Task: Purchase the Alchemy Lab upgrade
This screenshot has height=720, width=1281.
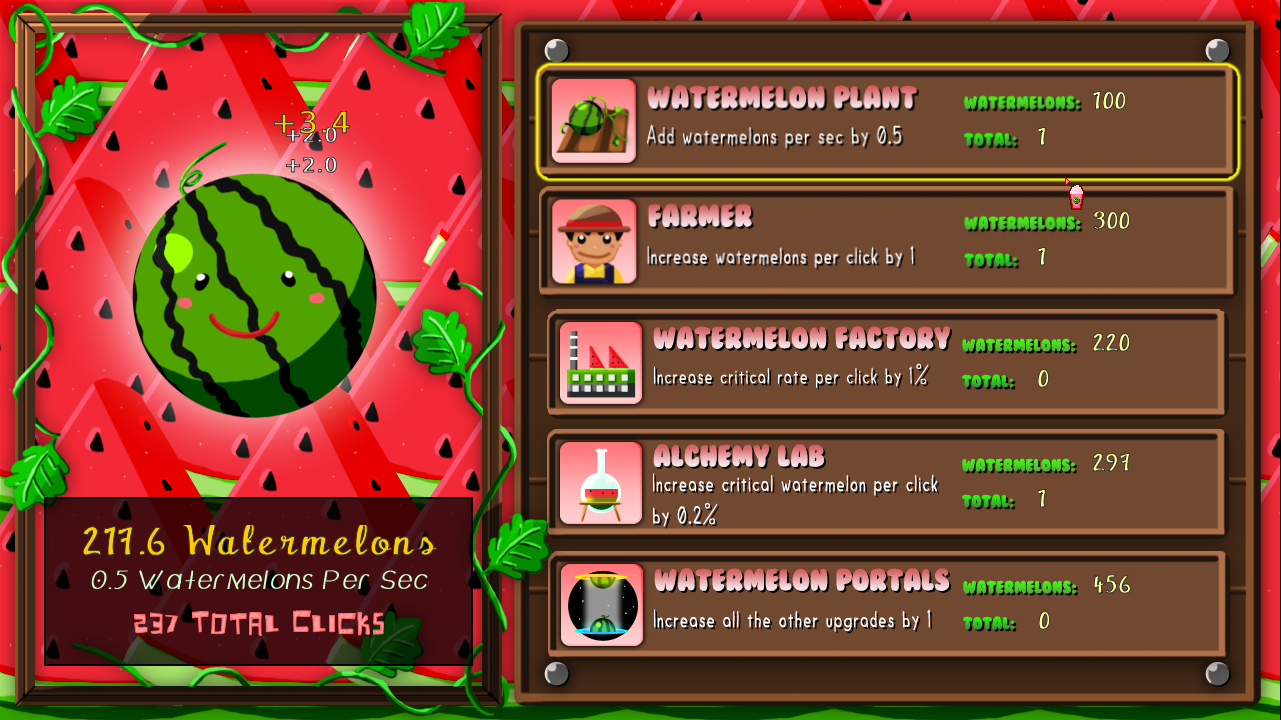Action: point(890,483)
